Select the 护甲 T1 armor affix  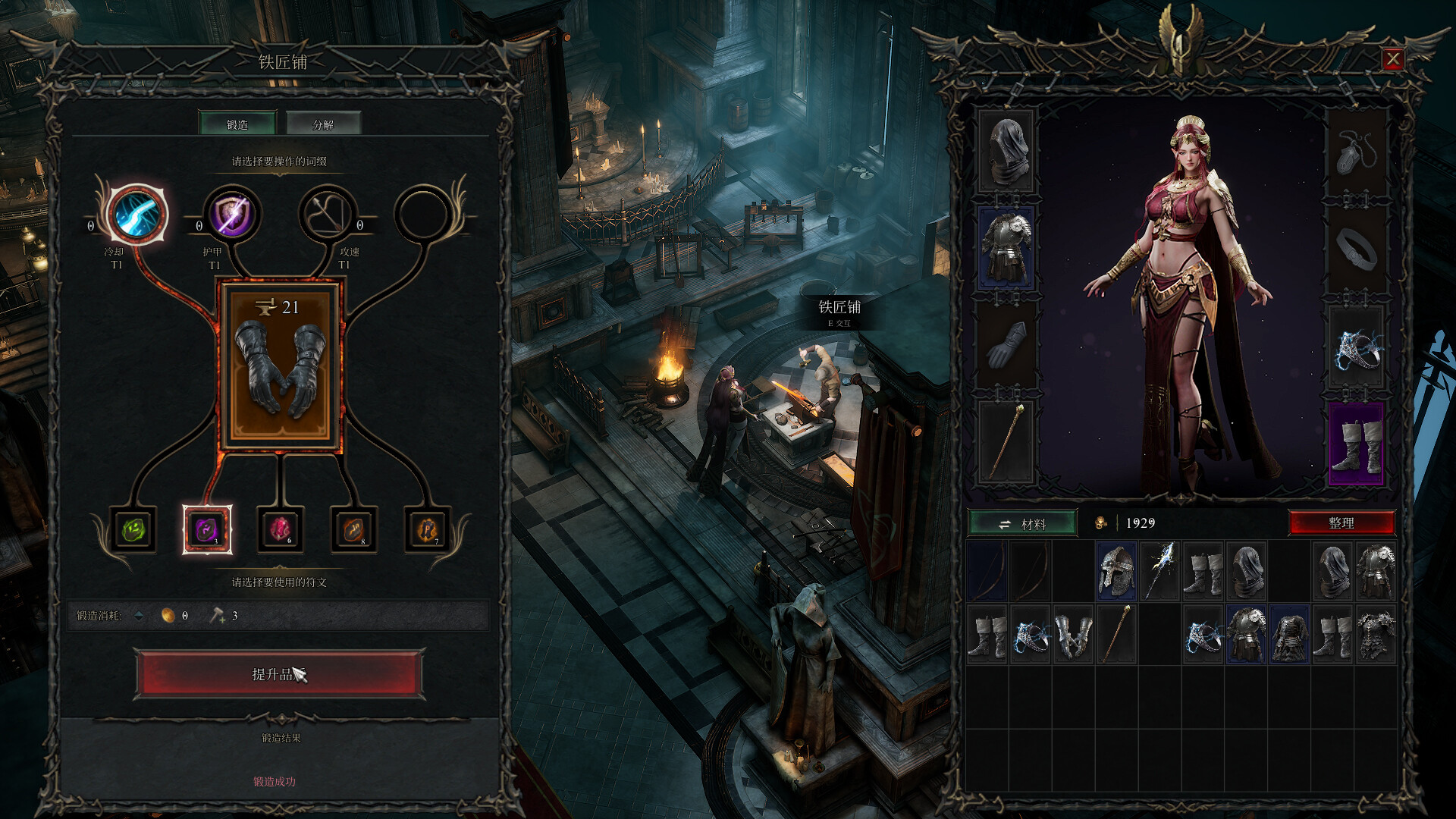(x=232, y=214)
